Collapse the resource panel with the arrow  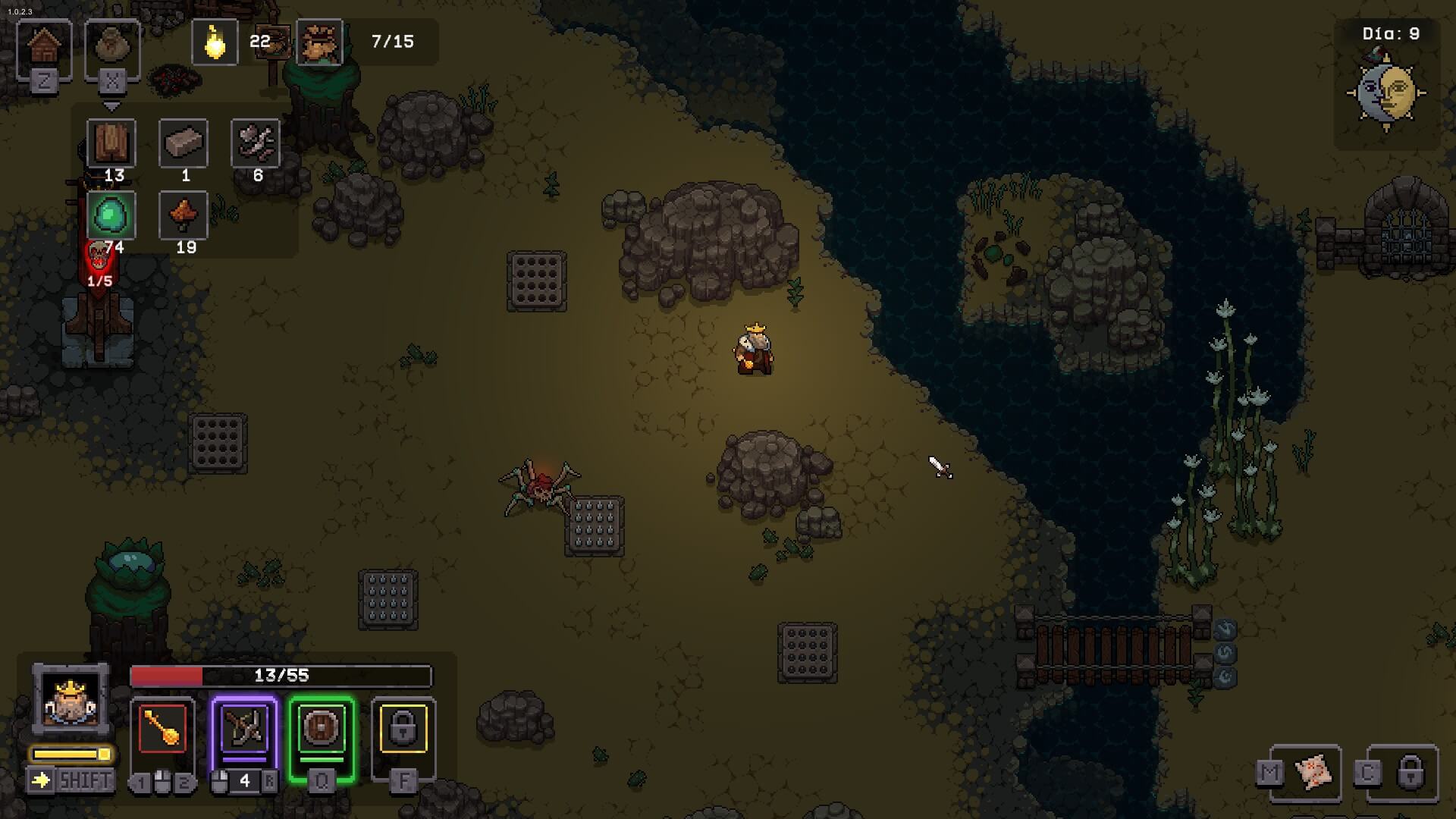coord(111,107)
